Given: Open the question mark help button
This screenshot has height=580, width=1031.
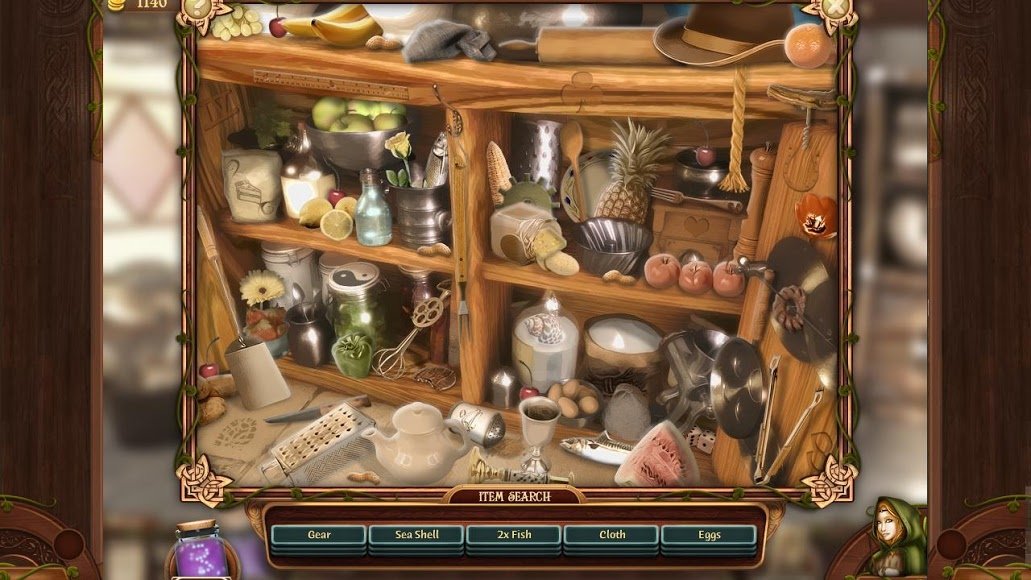Looking at the screenshot, I should tap(197, 7).
